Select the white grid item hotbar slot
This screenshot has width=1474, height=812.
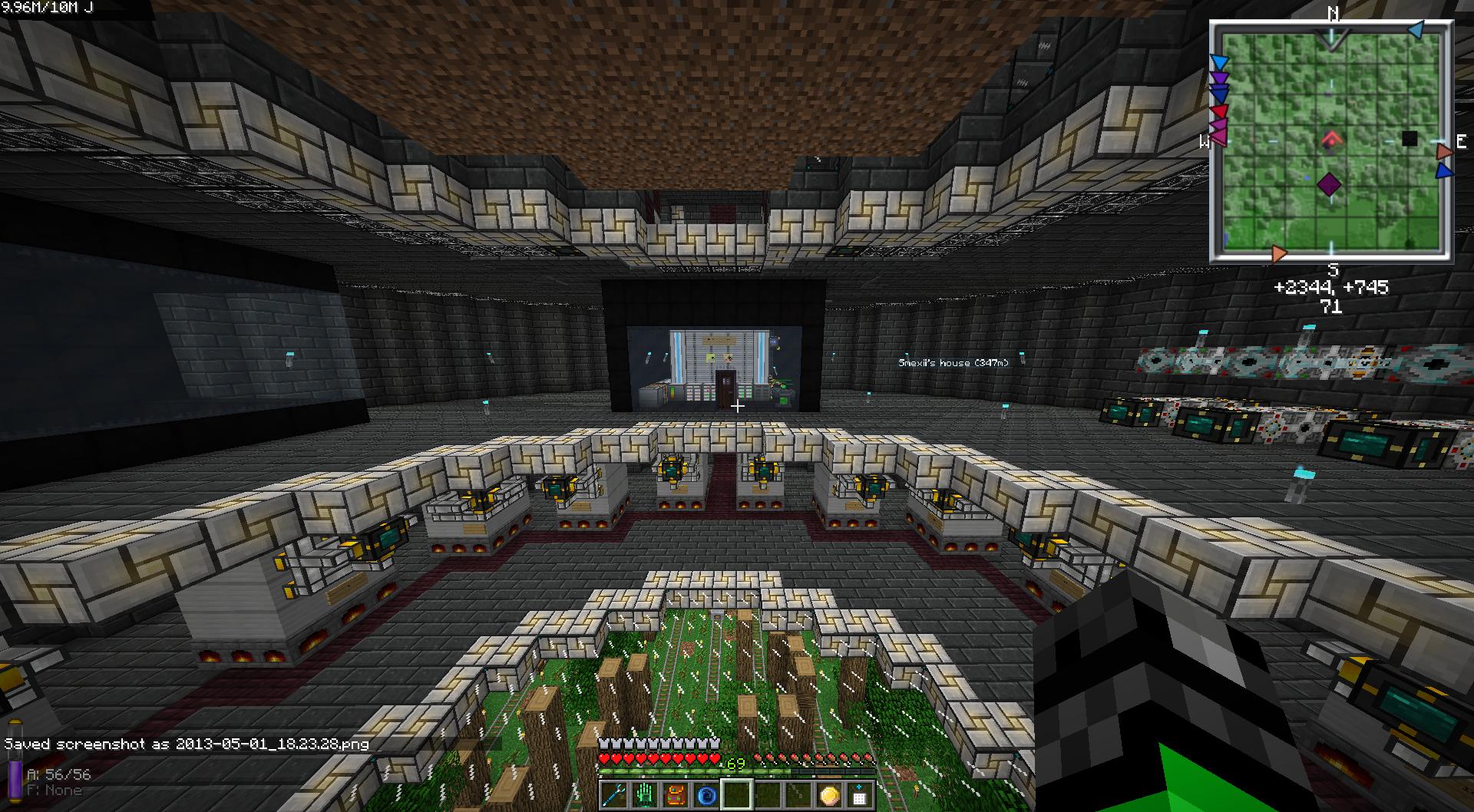pos(860,794)
